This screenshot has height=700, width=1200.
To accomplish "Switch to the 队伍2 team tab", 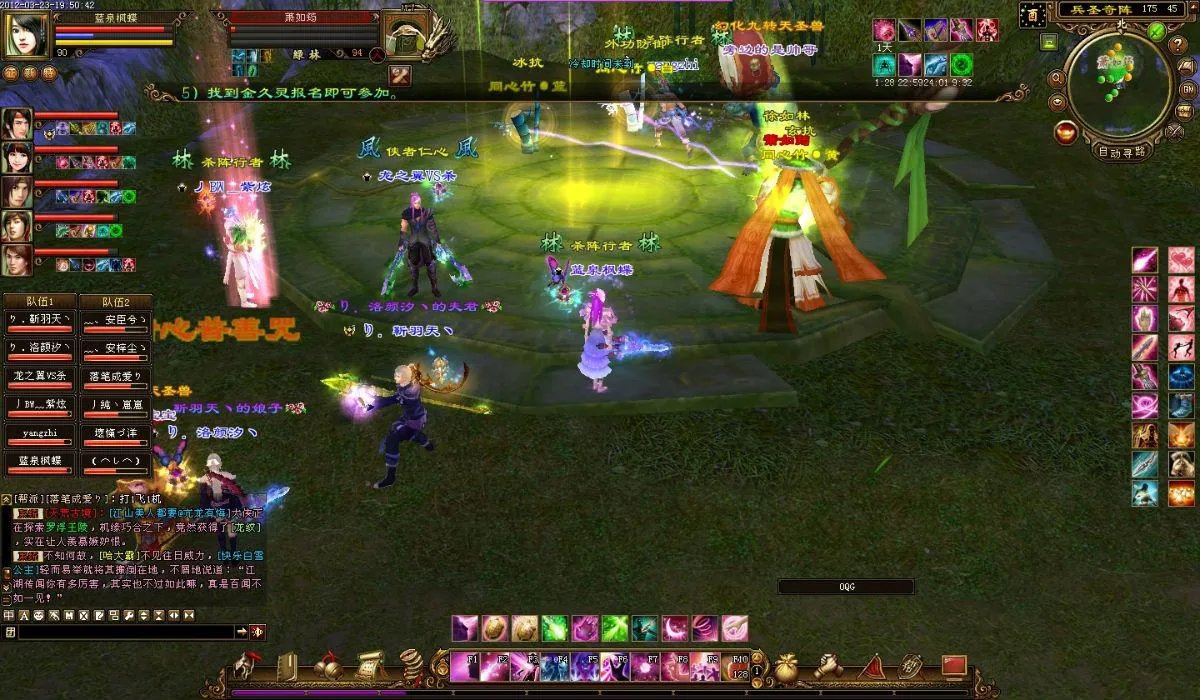I will pos(117,301).
